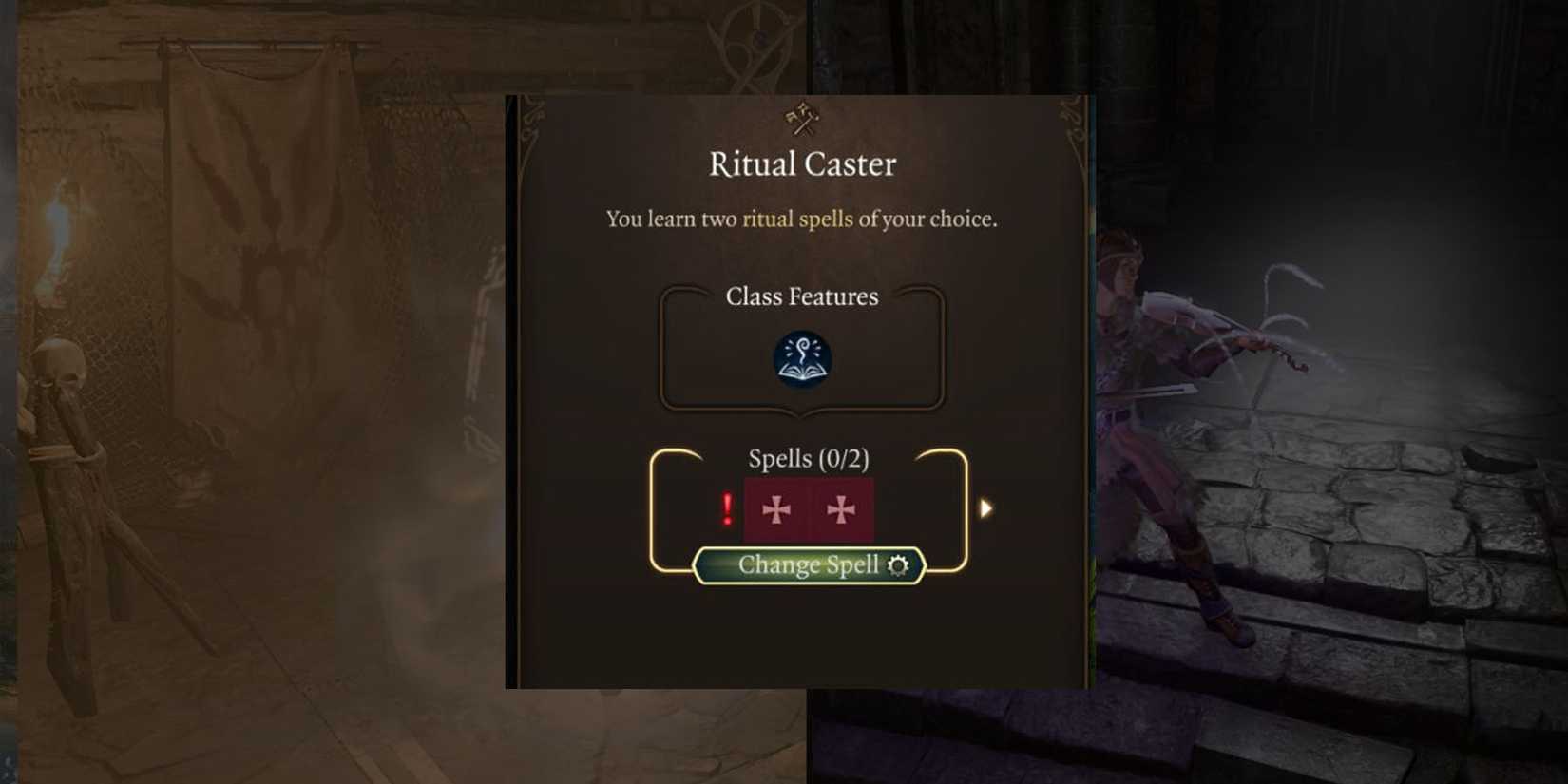Open additional spell options via the arrow chevron
The height and width of the screenshot is (784, 1568).
(x=985, y=508)
